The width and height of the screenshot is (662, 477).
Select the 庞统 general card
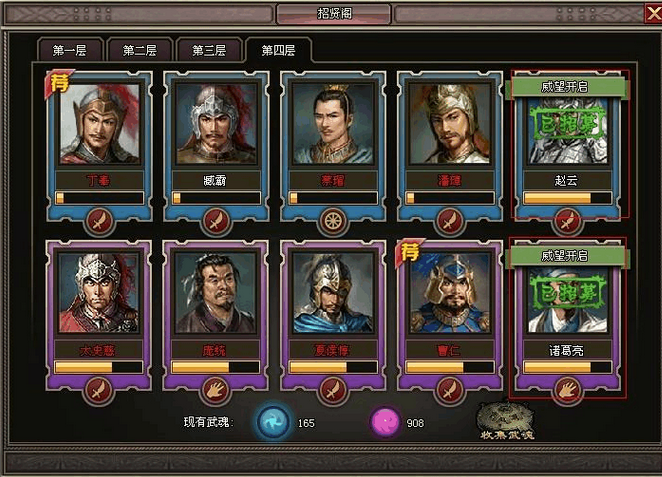coord(215,292)
